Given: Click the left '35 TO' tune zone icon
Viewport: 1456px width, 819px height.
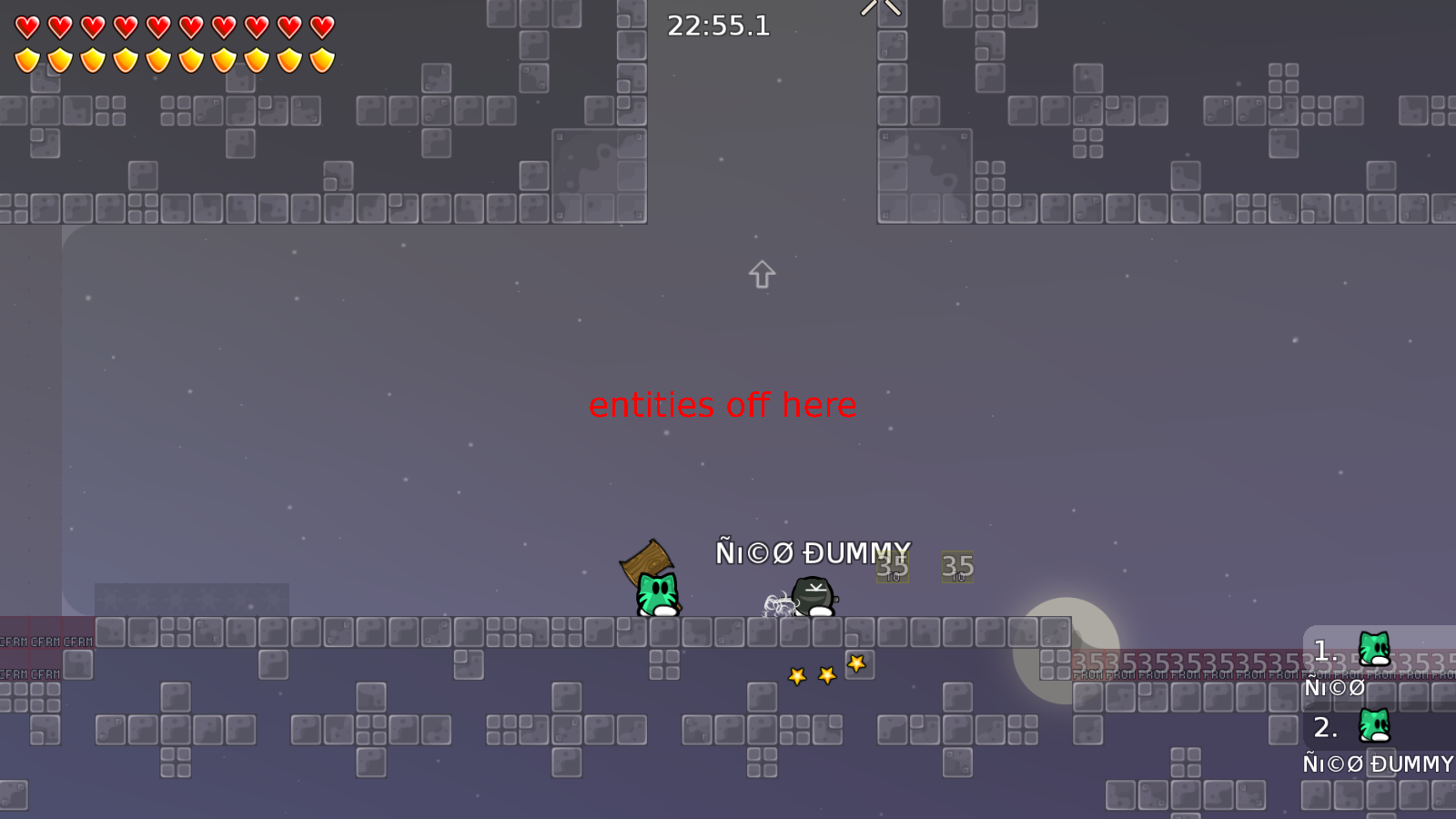Looking at the screenshot, I should click(x=892, y=566).
